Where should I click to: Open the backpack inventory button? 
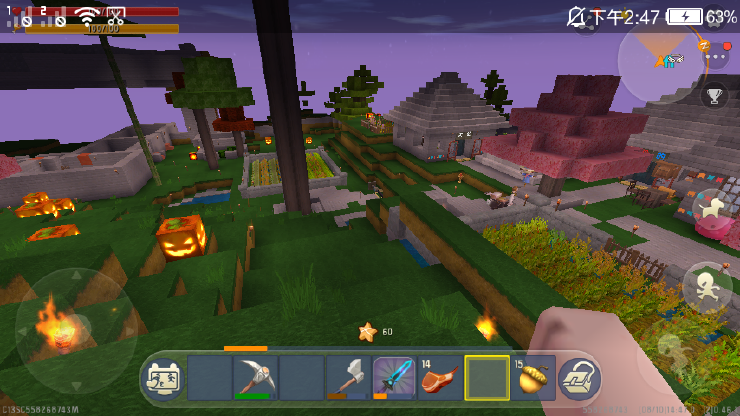579,379
